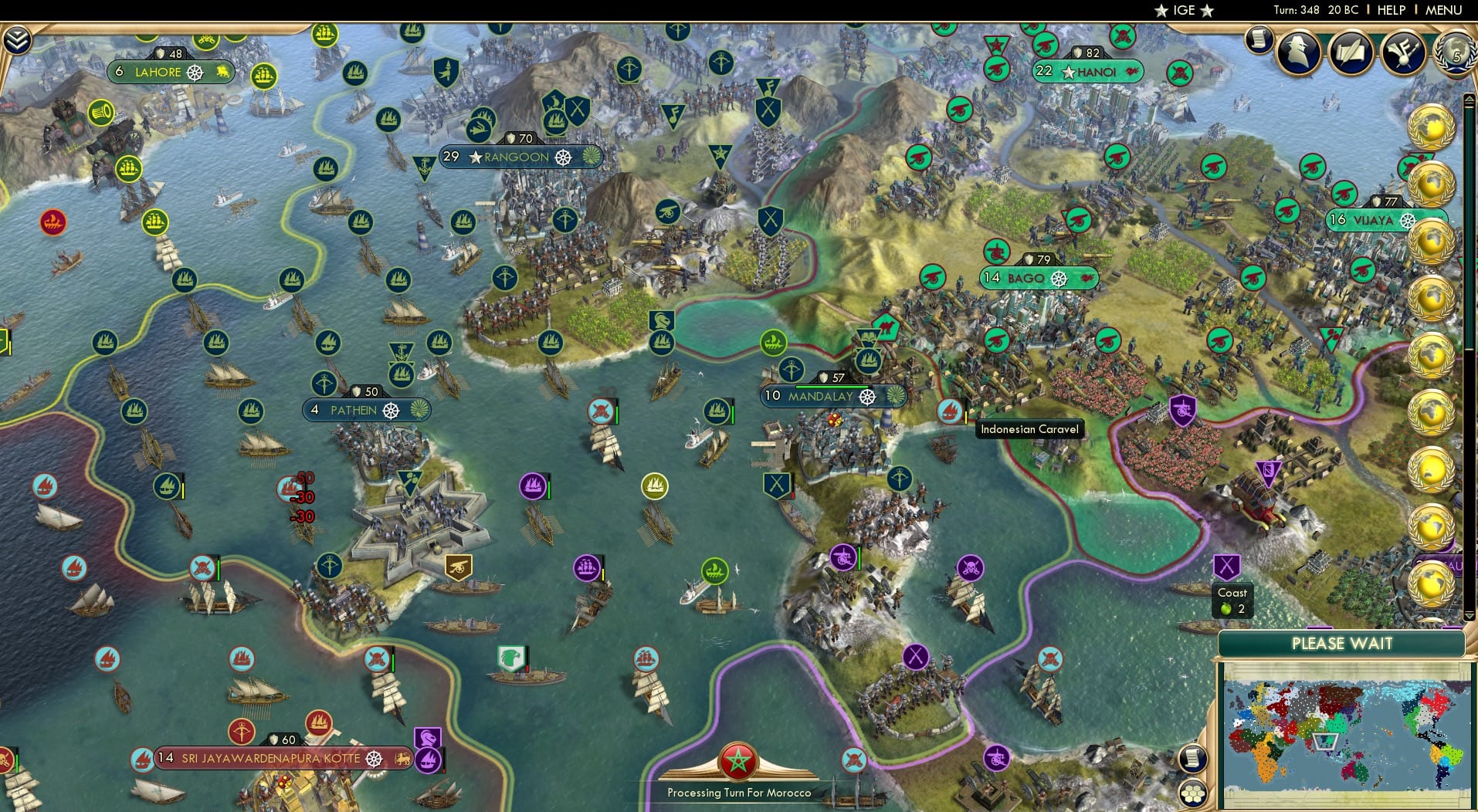Click the caravan icon on Sri Jayawardenapura Kotte's banner
Screen dimensions: 1478x812
pos(404,759)
